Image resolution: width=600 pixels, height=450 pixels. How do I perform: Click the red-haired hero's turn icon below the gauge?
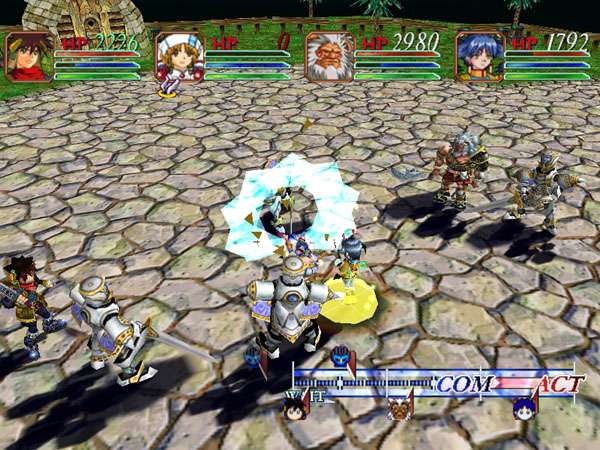pos(294,407)
